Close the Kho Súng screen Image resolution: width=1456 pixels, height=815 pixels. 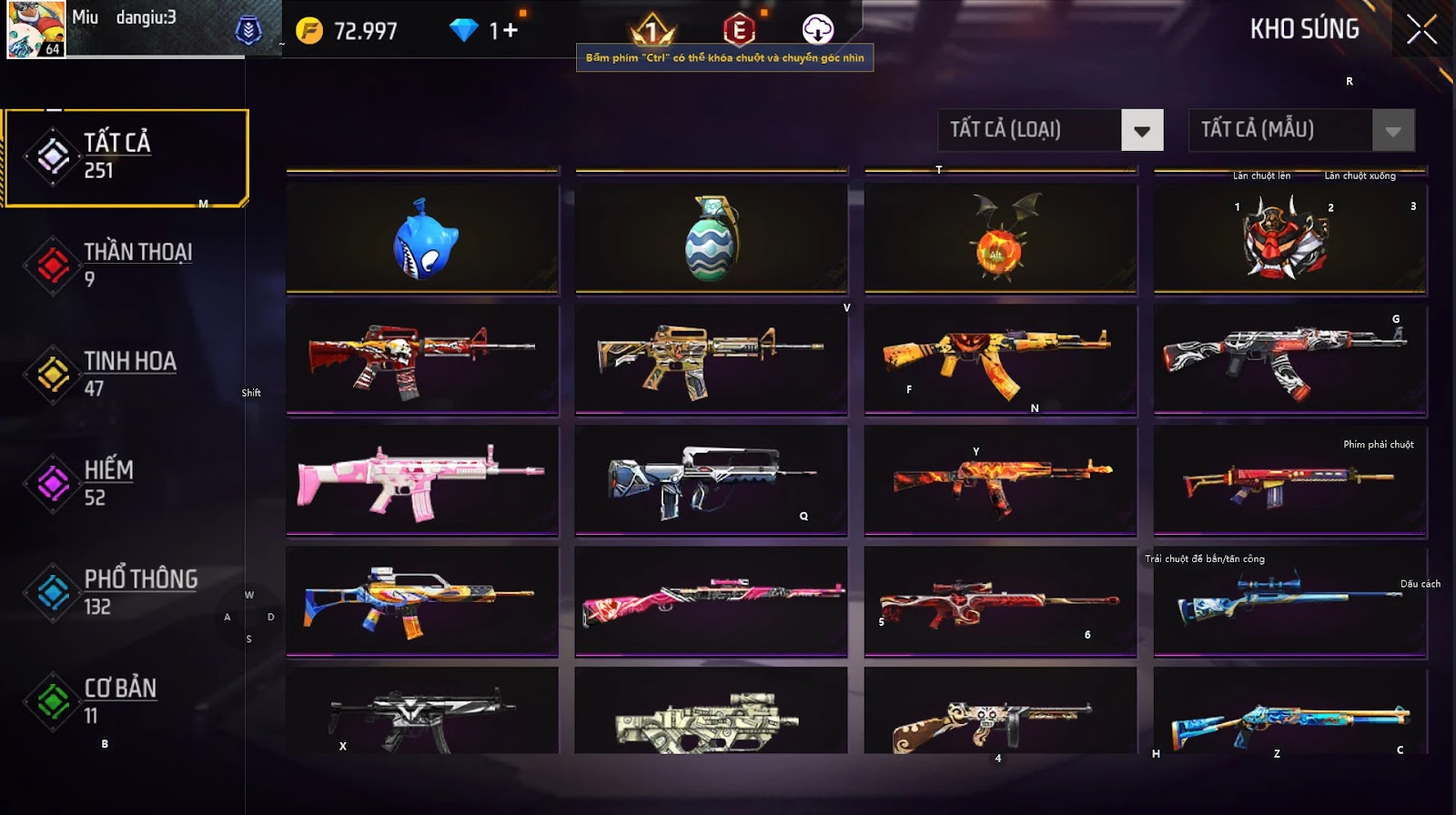[1421, 30]
